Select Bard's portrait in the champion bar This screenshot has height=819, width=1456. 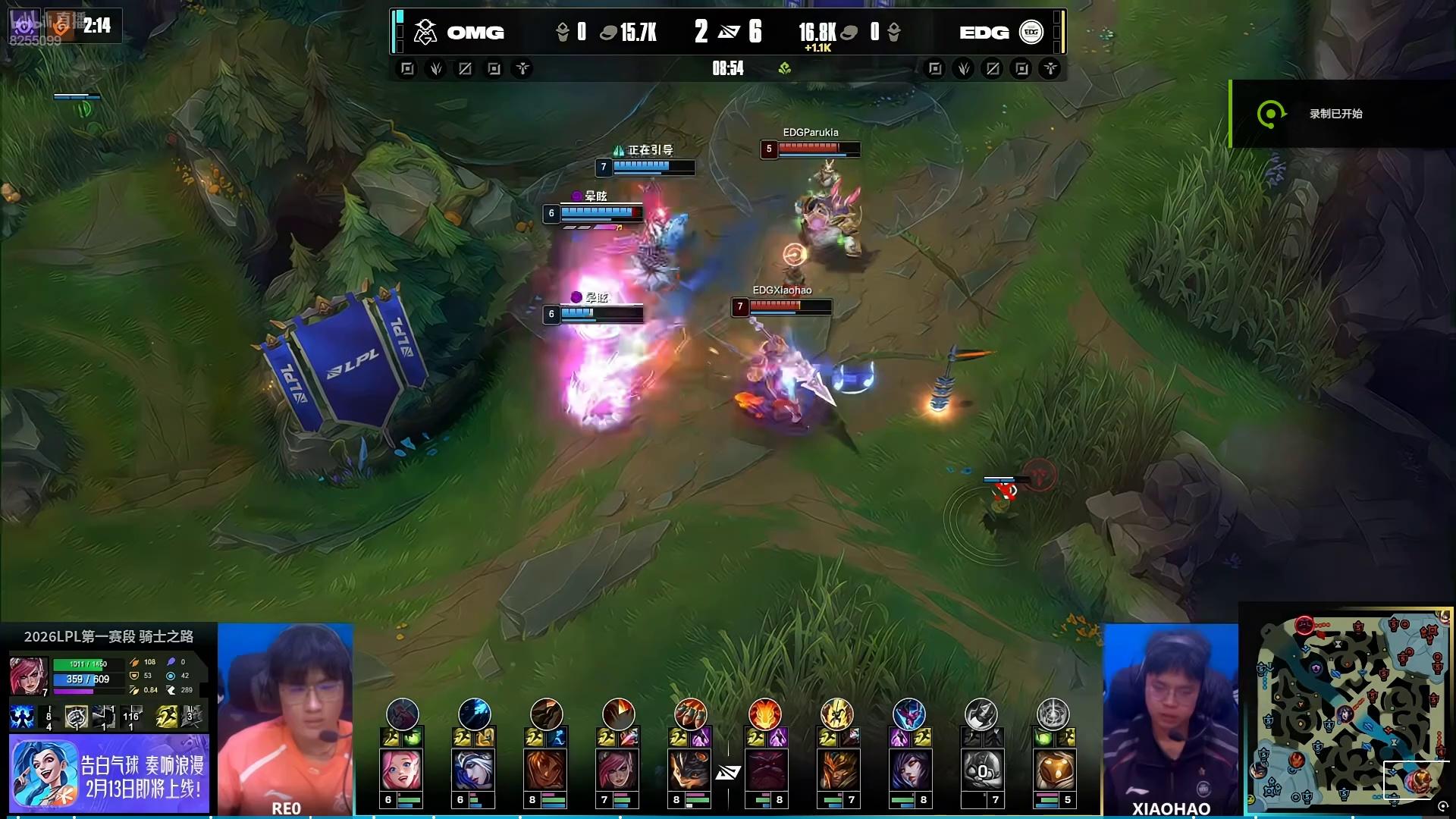[1053, 770]
